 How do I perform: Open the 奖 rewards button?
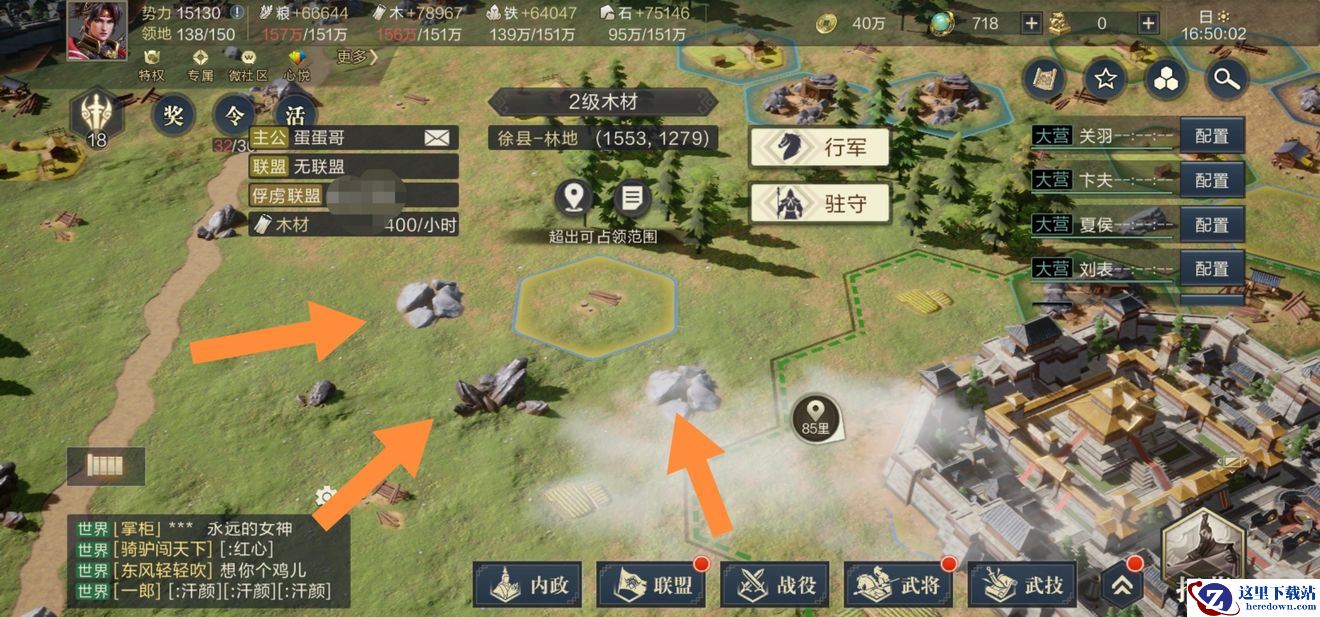click(x=173, y=115)
